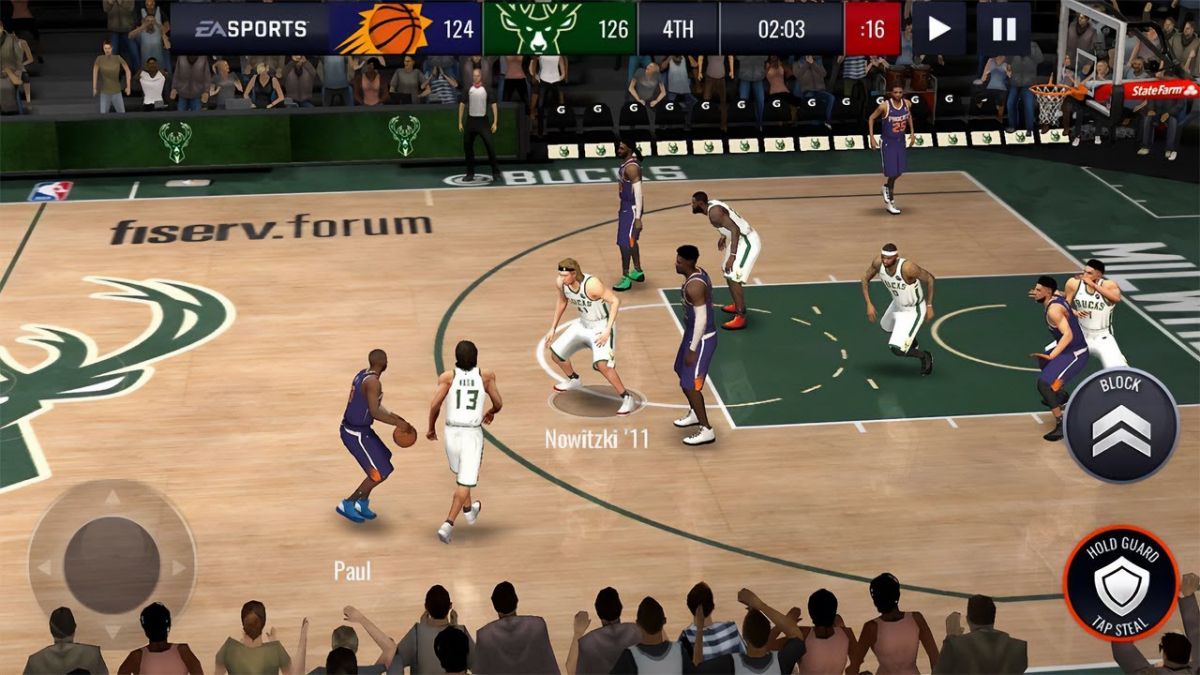Pause the game with the pause button

click(x=1003, y=28)
